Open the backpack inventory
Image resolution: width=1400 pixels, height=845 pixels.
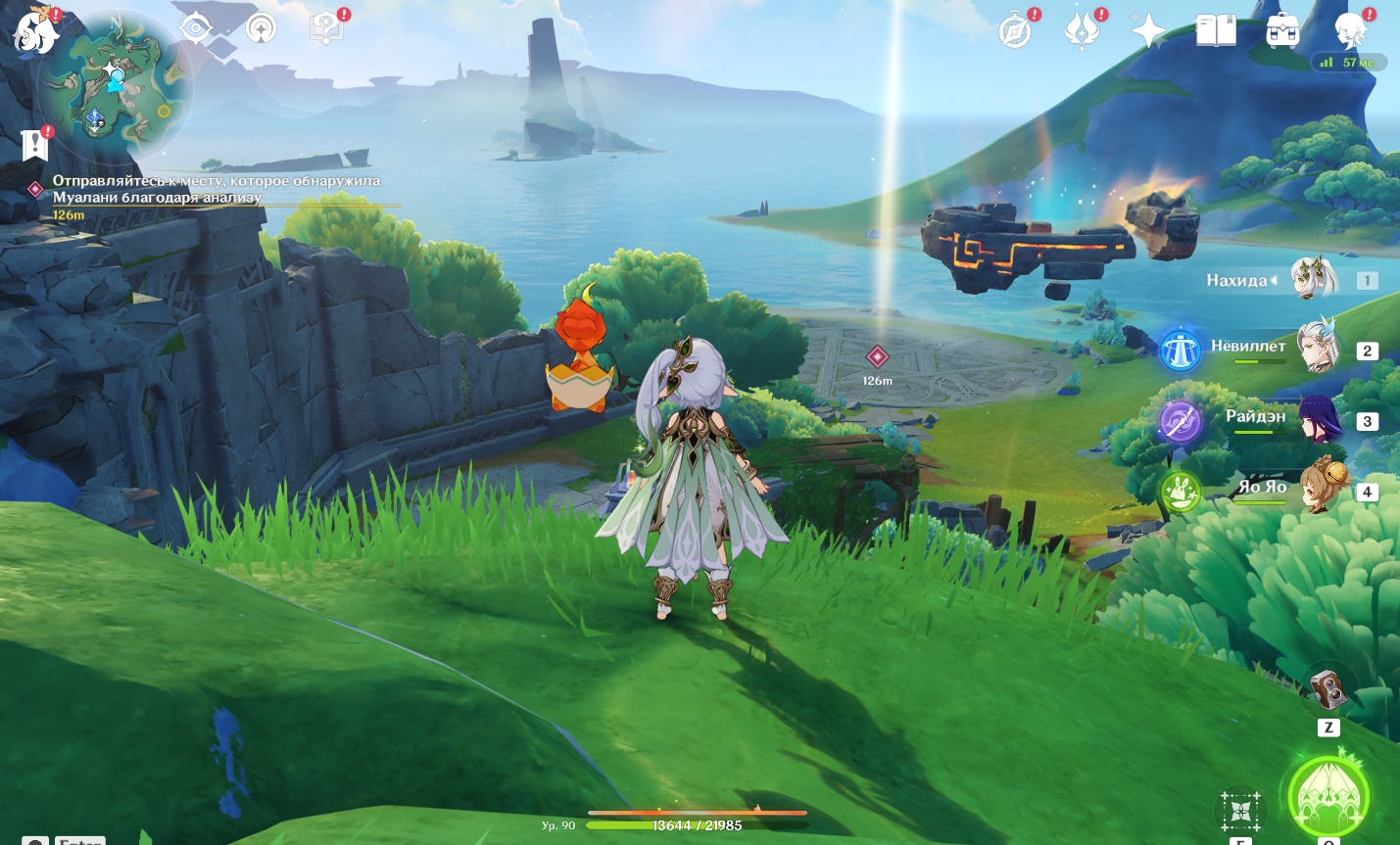tap(1282, 31)
